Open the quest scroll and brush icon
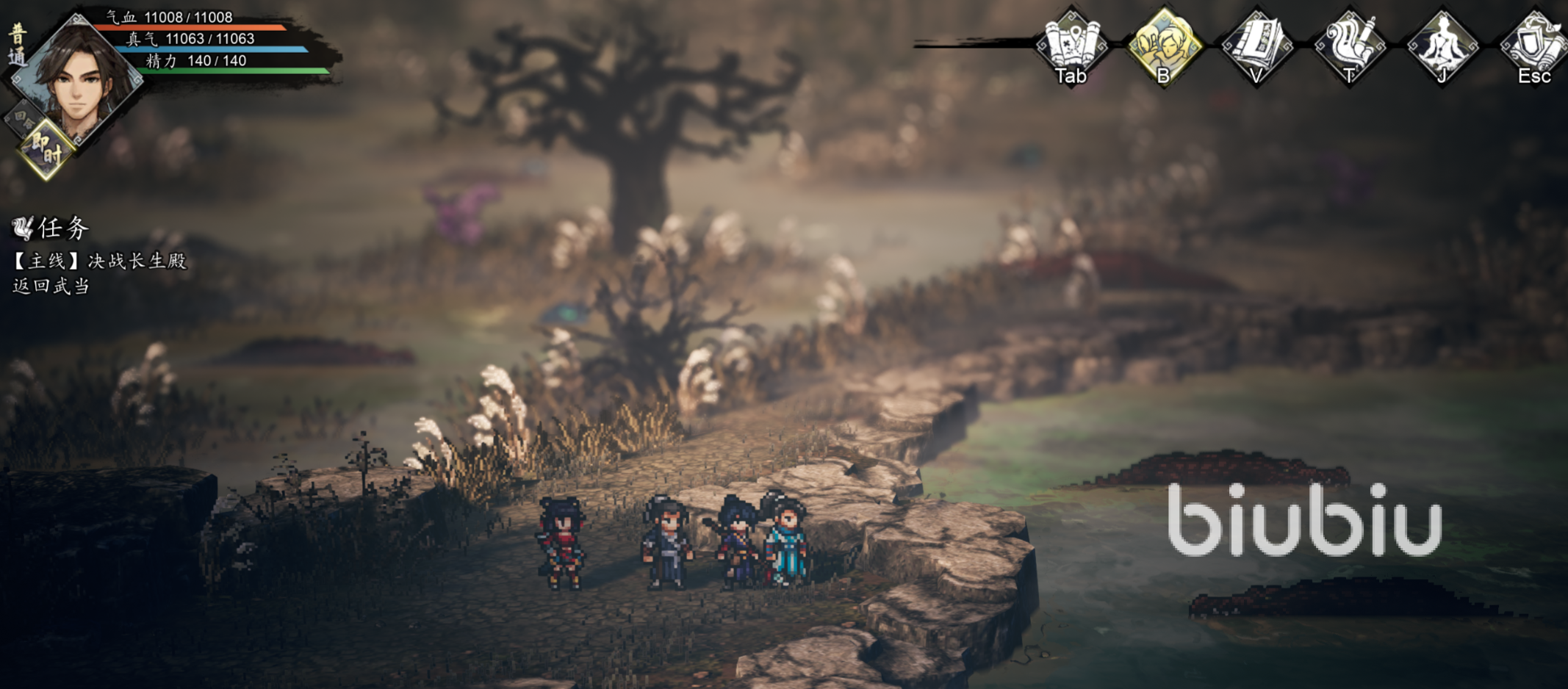The width and height of the screenshot is (1568, 689). [1349, 44]
